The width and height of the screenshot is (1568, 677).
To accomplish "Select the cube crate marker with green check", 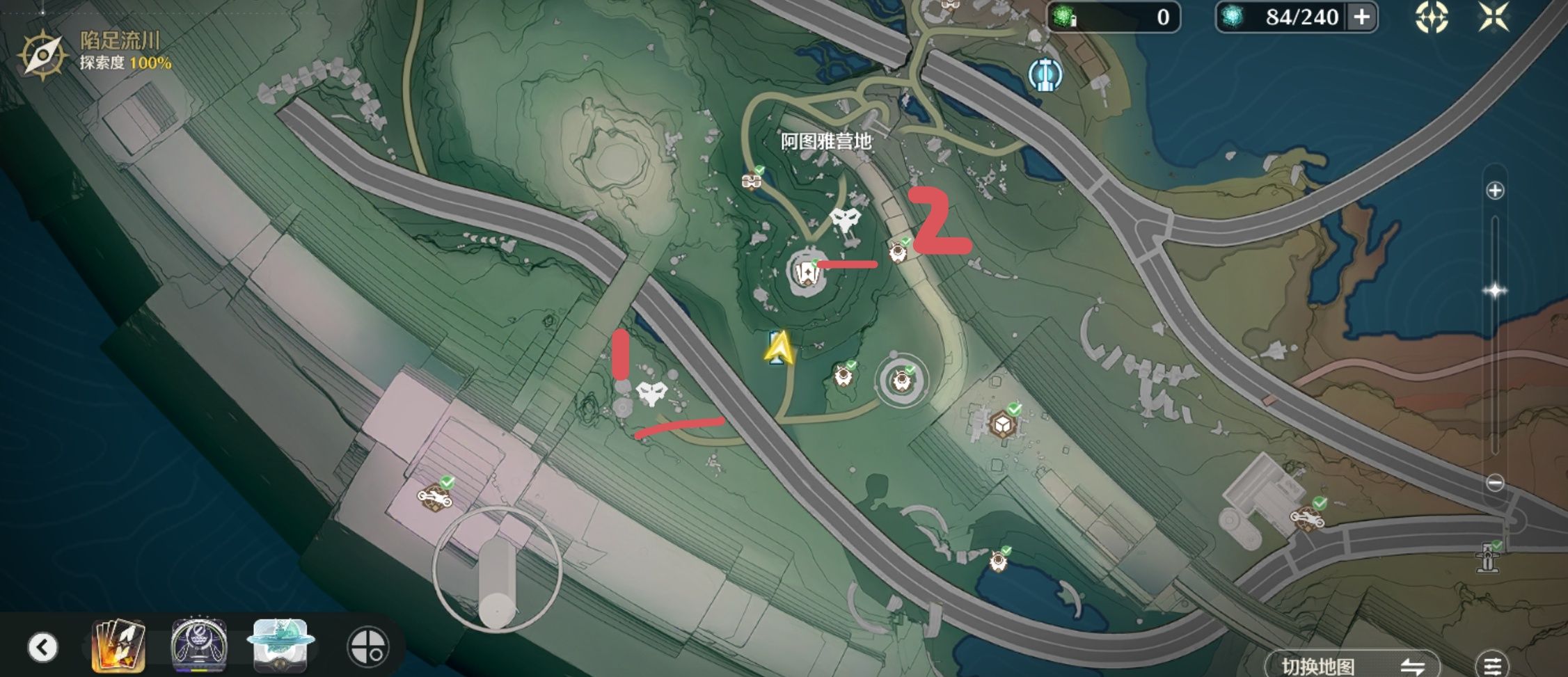I will pos(1003,423).
